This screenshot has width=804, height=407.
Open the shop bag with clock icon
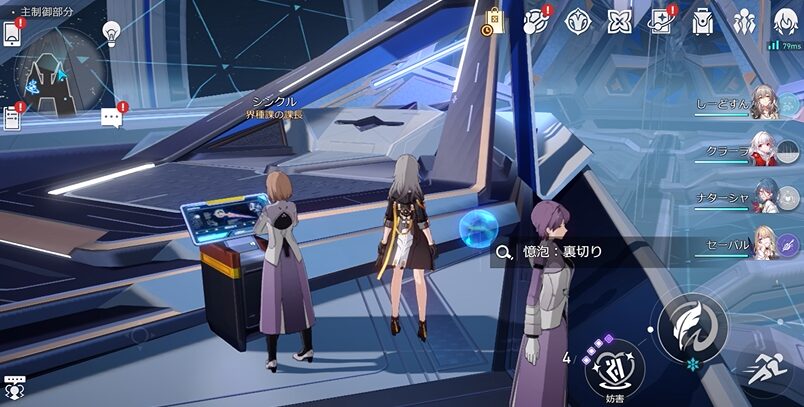tap(494, 20)
